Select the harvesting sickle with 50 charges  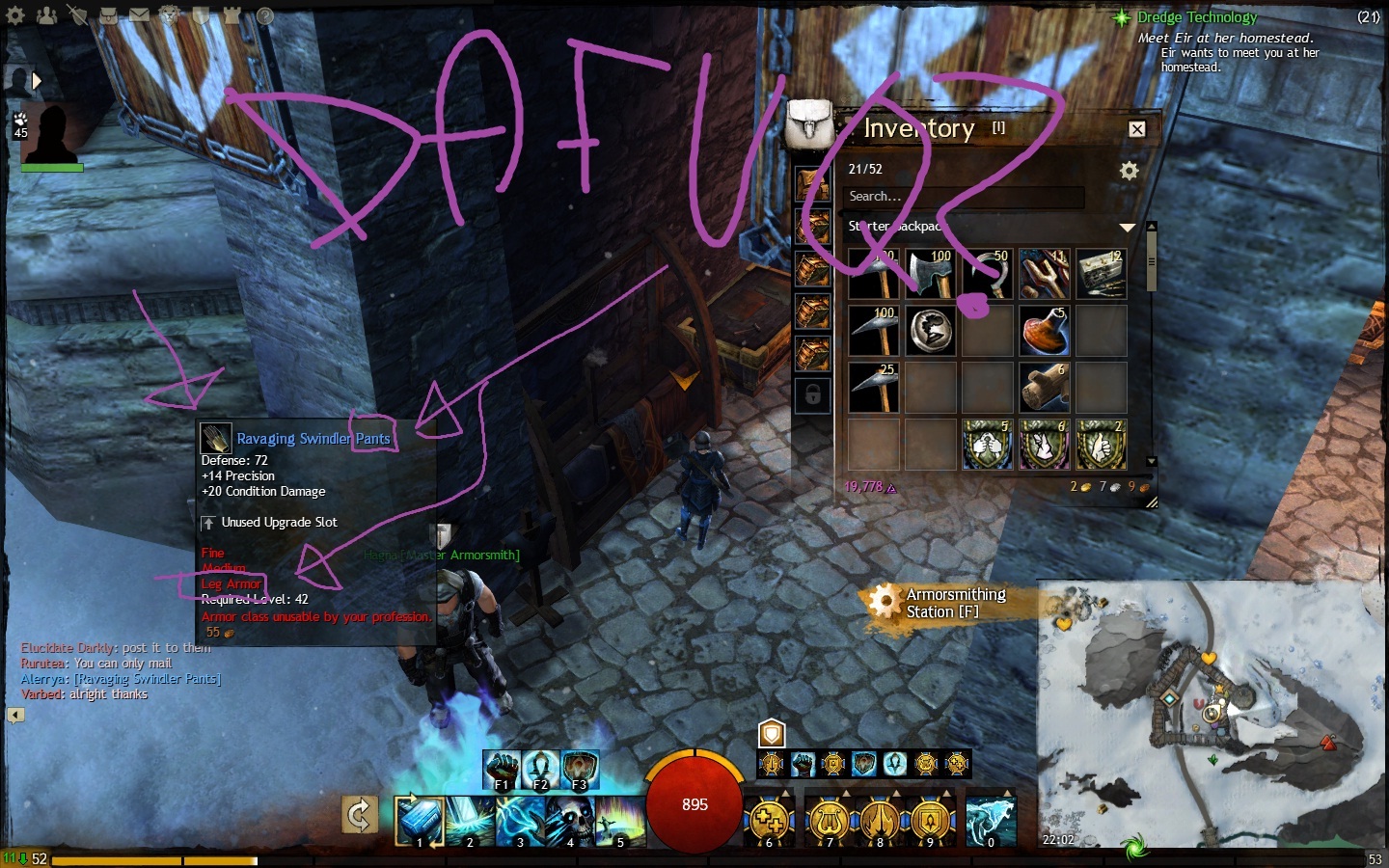coord(987,274)
